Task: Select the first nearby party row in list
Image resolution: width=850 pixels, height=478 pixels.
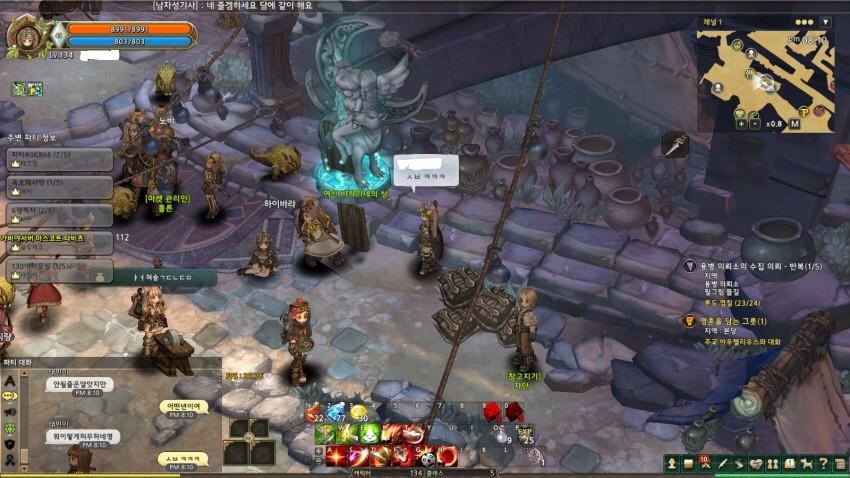Action: click(58, 157)
